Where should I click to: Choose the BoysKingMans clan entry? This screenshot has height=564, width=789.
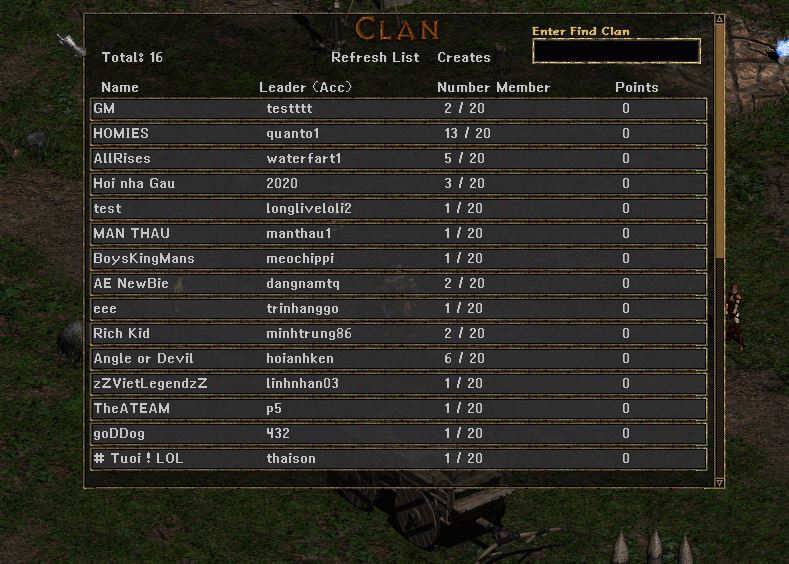tap(398, 258)
